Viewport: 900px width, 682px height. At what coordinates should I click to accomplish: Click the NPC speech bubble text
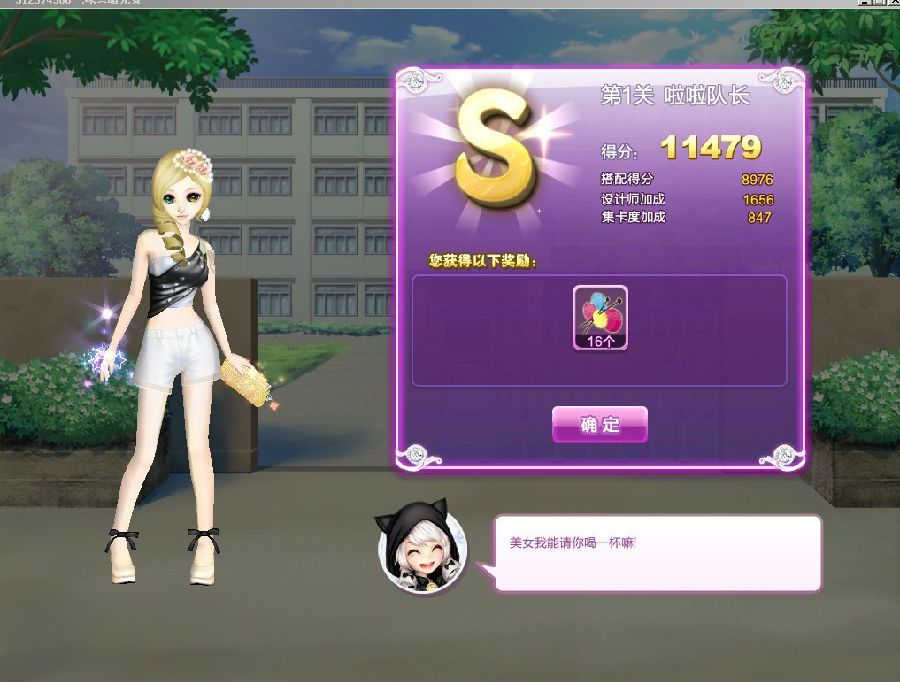tap(572, 543)
